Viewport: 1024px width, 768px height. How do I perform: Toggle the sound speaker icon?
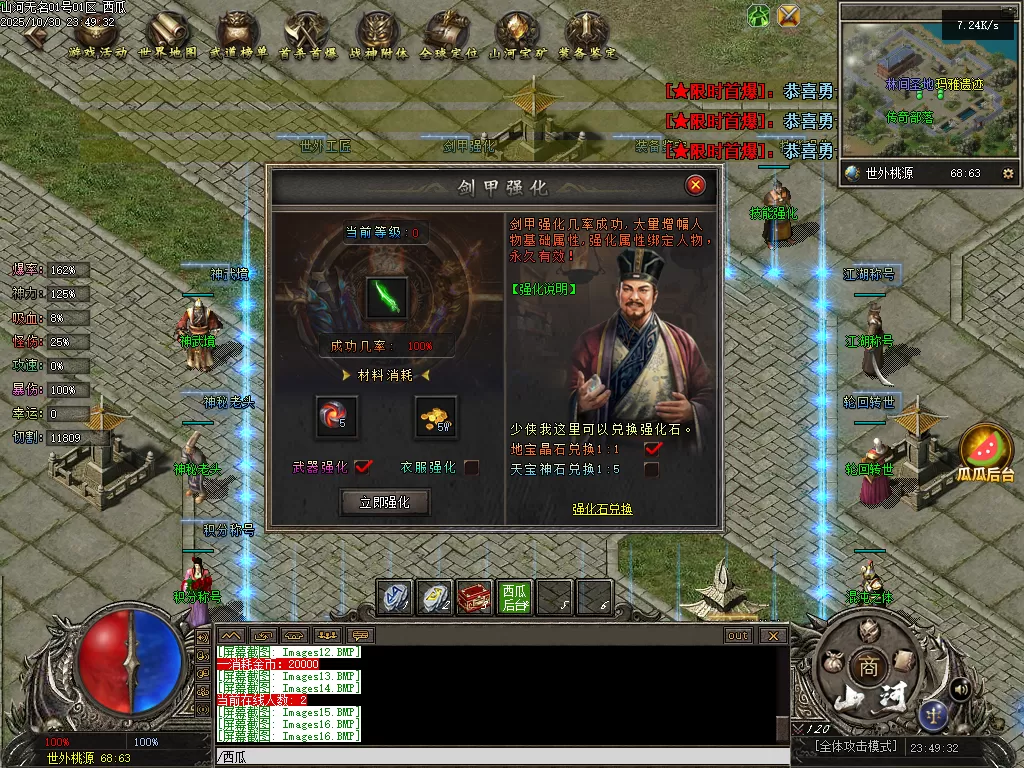(x=960, y=688)
